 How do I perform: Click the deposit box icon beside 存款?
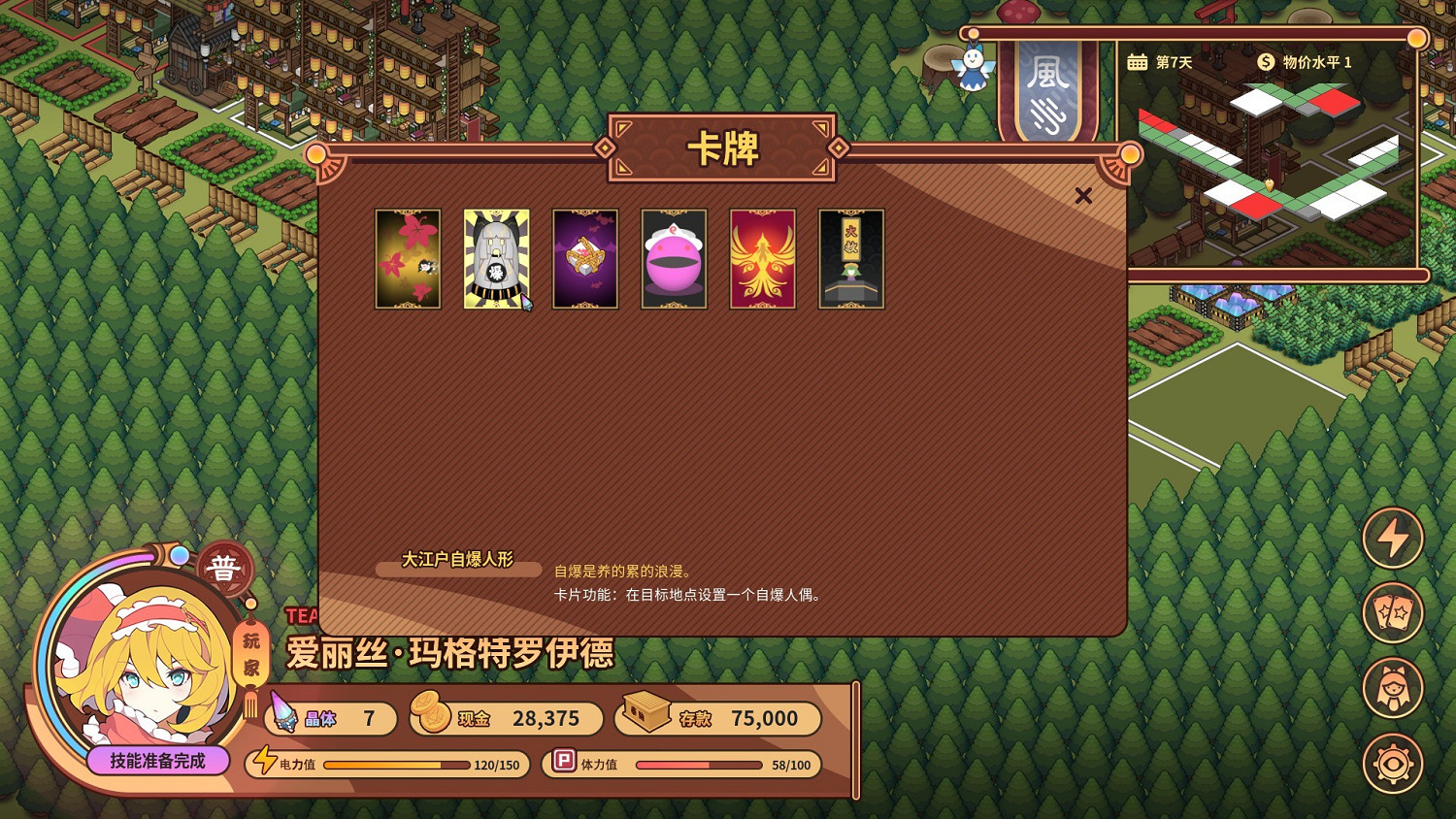coord(646,715)
